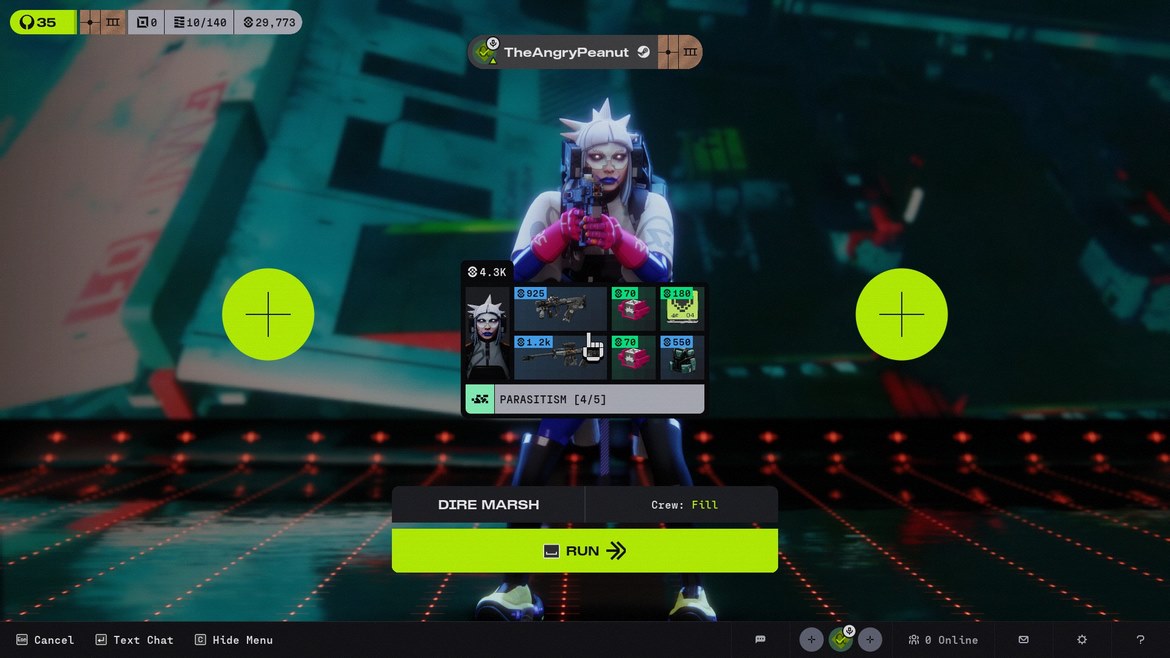The width and height of the screenshot is (1170, 658).
Task: Cancel using the bottom bar Cancel button
Action: (45, 640)
